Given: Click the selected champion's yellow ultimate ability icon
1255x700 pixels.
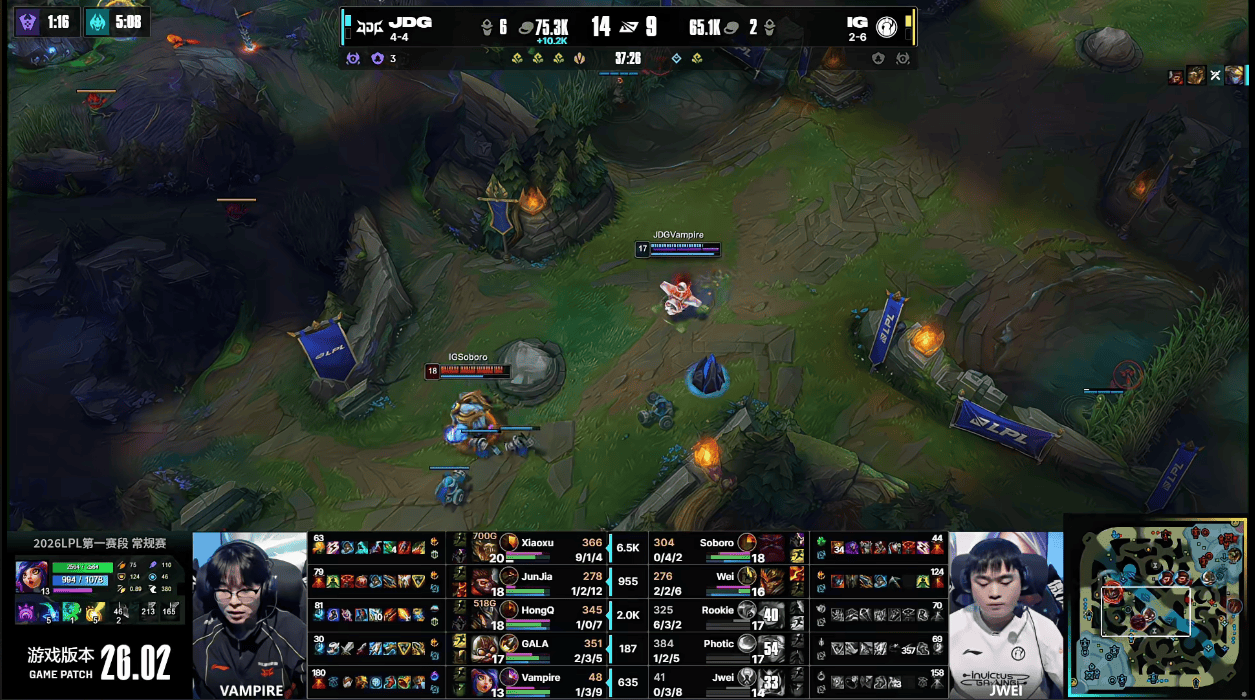Looking at the screenshot, I should click(x=95, y=612).
